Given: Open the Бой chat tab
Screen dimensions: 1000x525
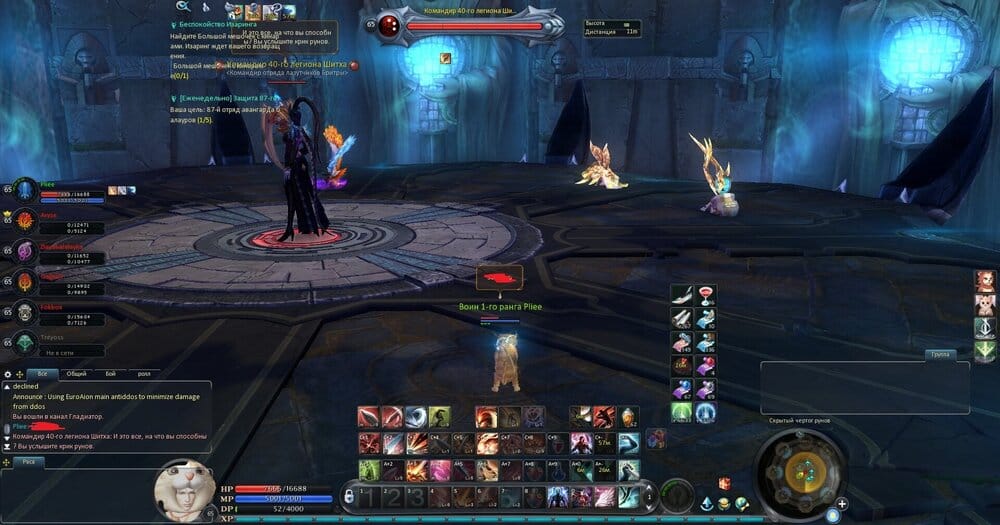Looking at the screenshot, I should click(x=110, y=373).
